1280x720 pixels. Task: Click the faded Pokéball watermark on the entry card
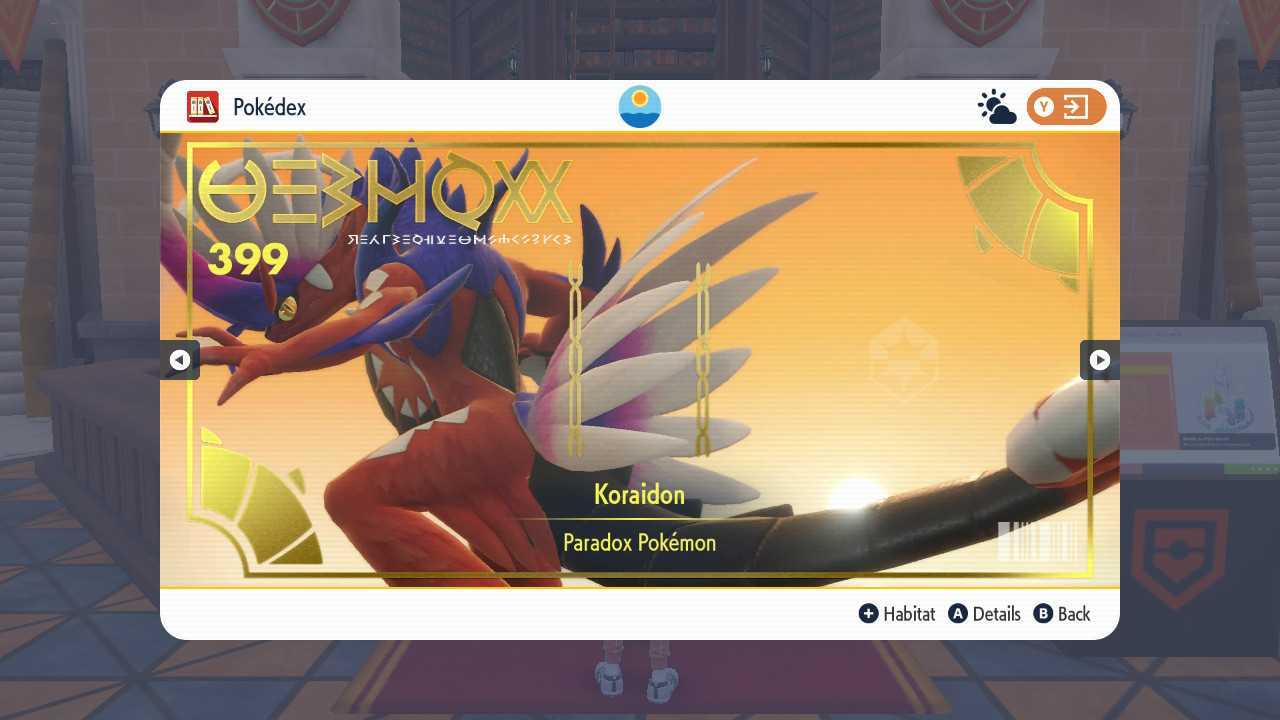coord(903,358)
